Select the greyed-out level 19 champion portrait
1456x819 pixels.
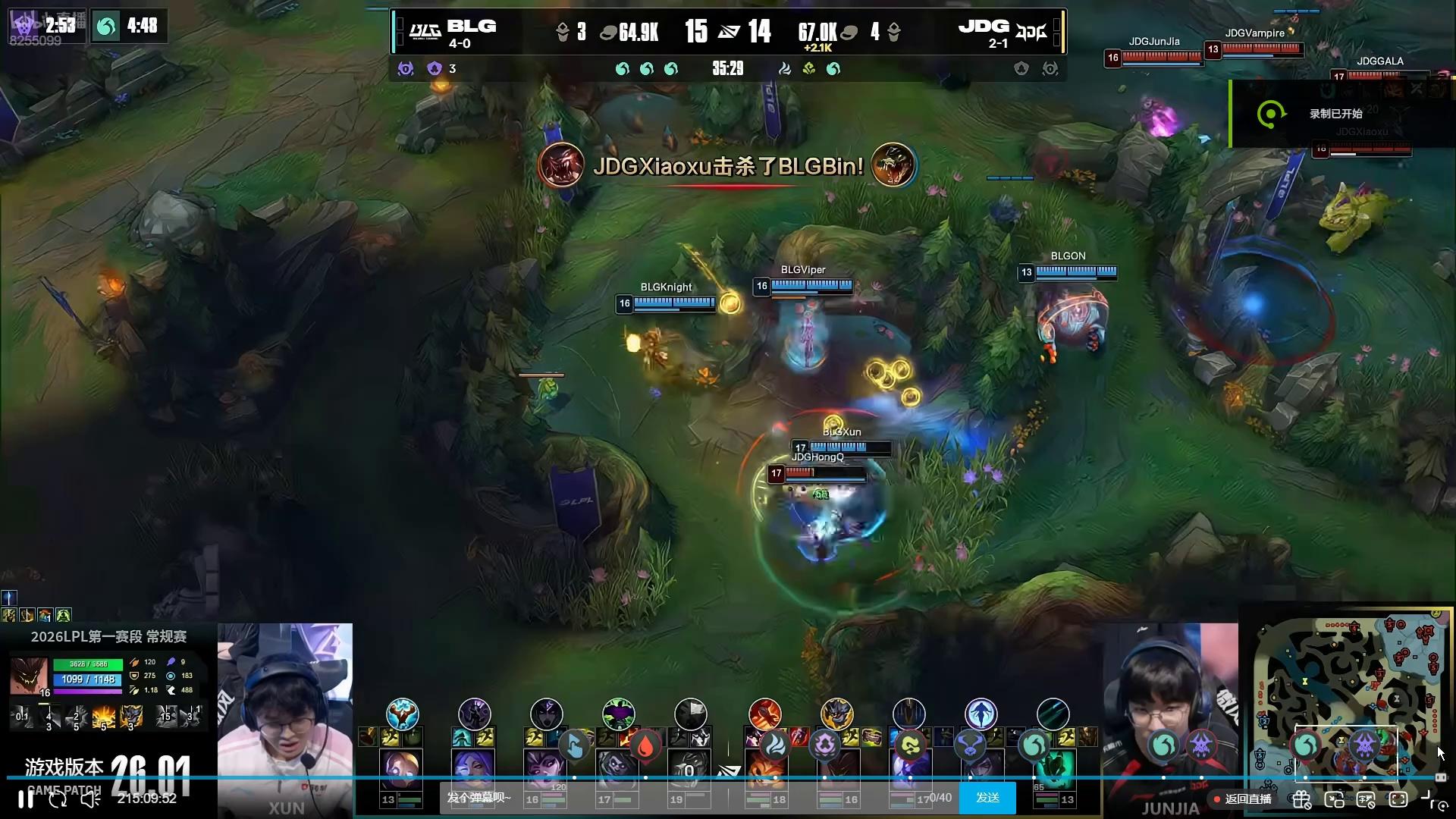pos(689,768)
